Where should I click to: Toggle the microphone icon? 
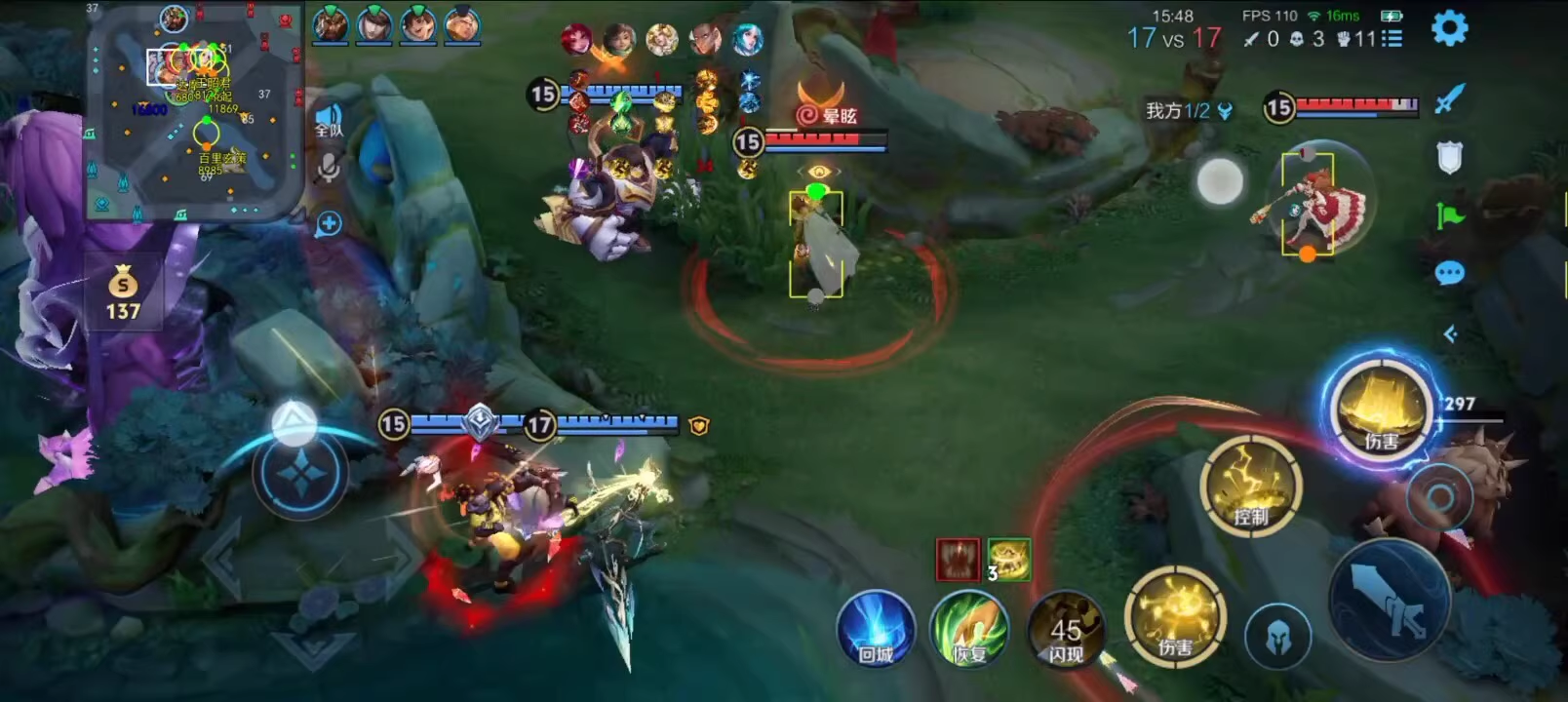pos(329,170)
